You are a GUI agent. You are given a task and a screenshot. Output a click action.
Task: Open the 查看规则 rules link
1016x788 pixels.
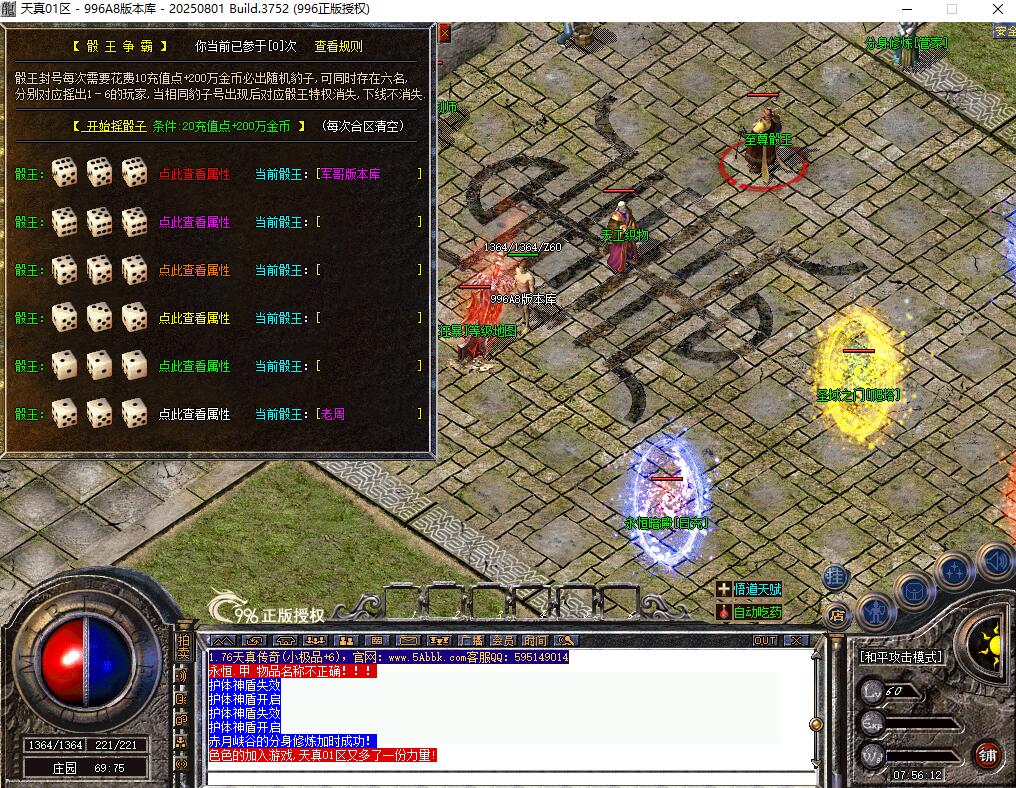click(338, 46)
